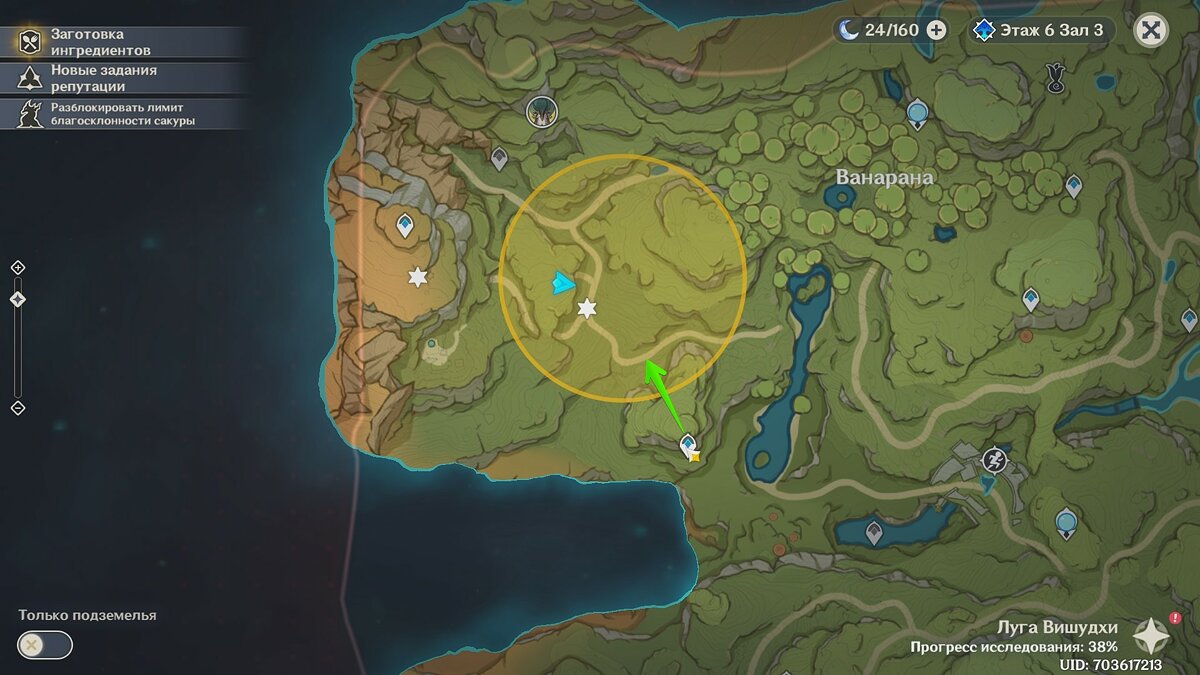Screen dimensions: 1200x675
Task: Click the white star pin inside the yellow circle
Action: point(587,309)
